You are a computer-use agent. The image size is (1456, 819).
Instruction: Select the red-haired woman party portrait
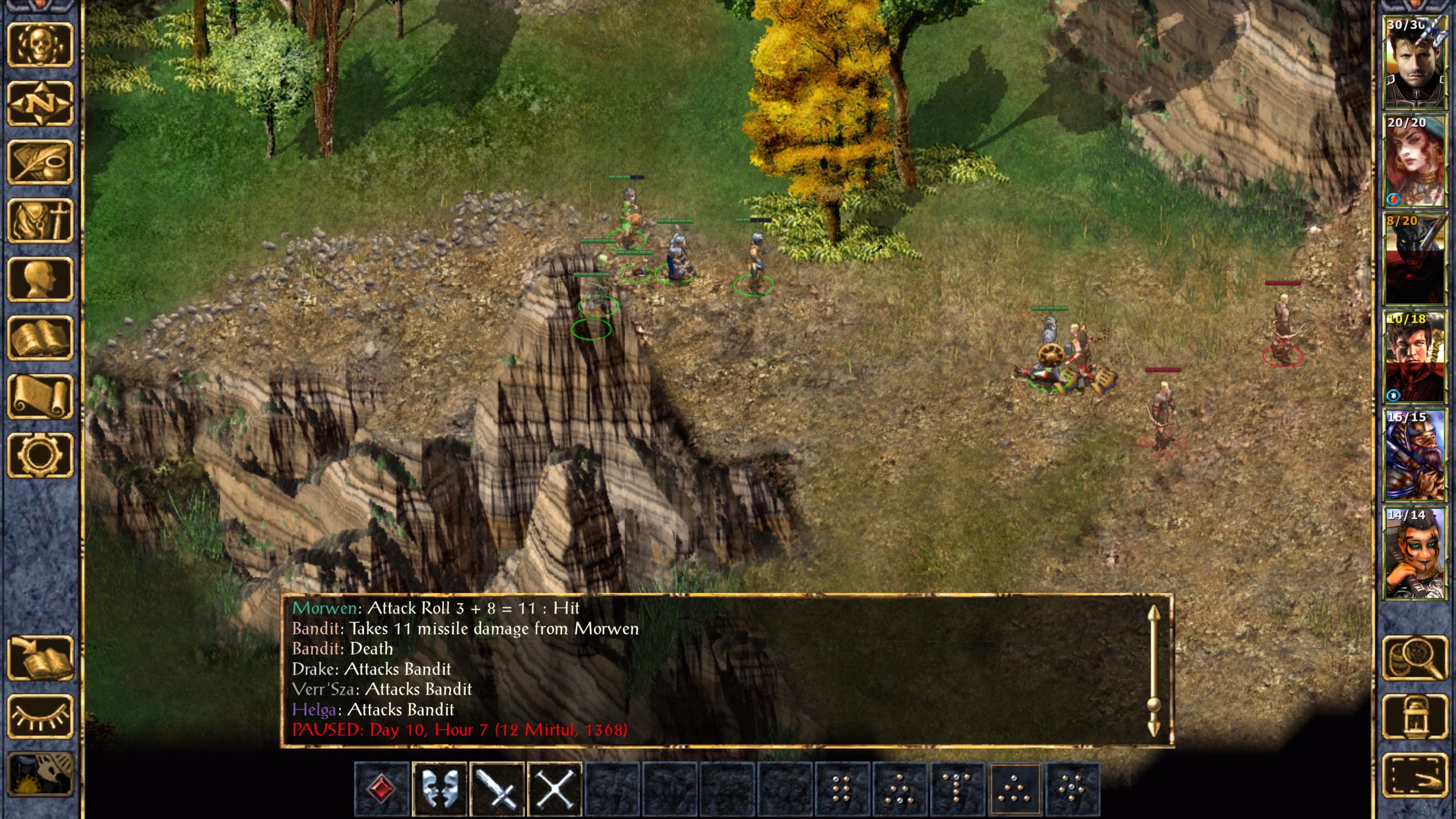pos(1414,161)
